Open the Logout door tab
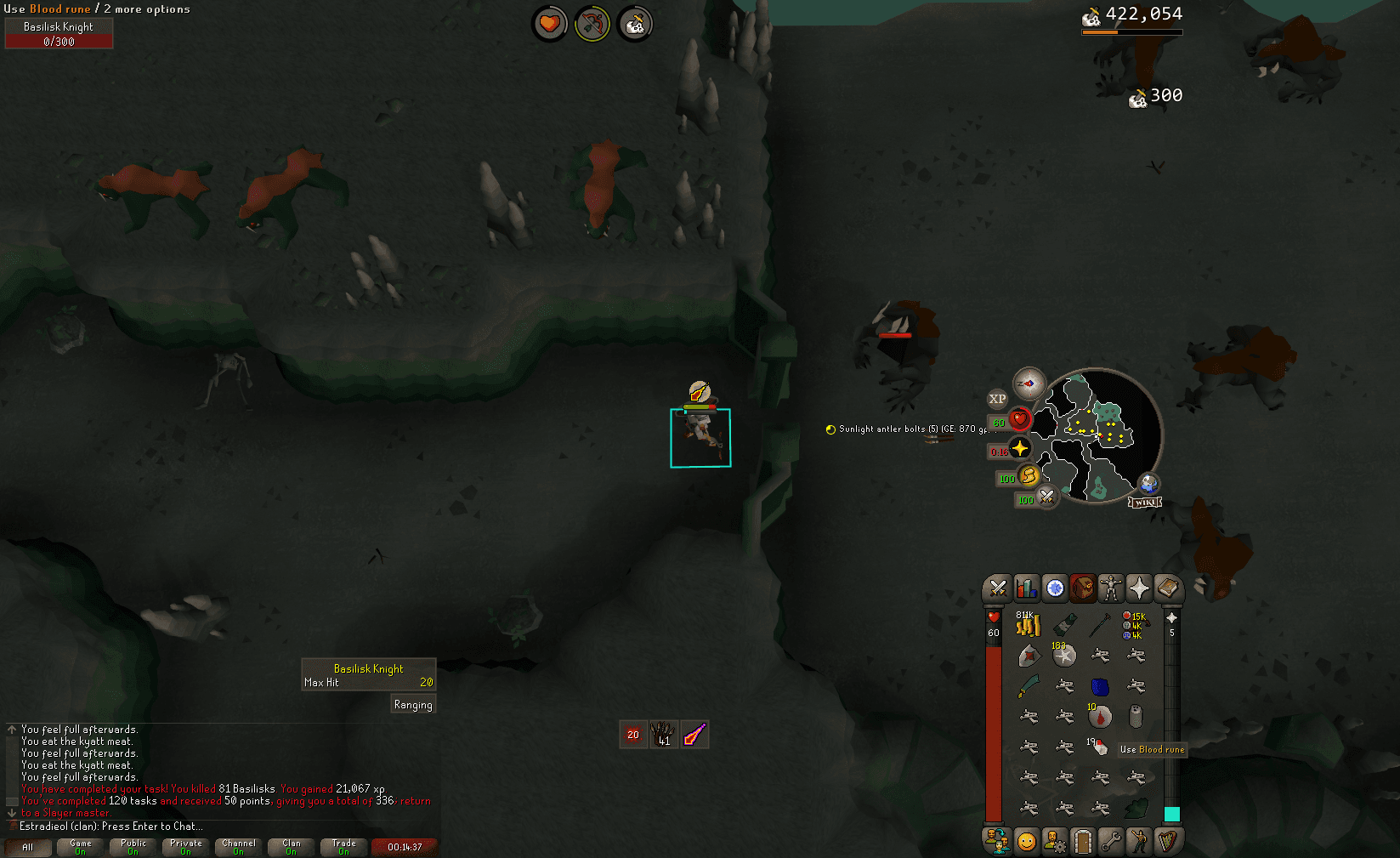This screenshot has width=1400, height=858. pos(1082,841)
